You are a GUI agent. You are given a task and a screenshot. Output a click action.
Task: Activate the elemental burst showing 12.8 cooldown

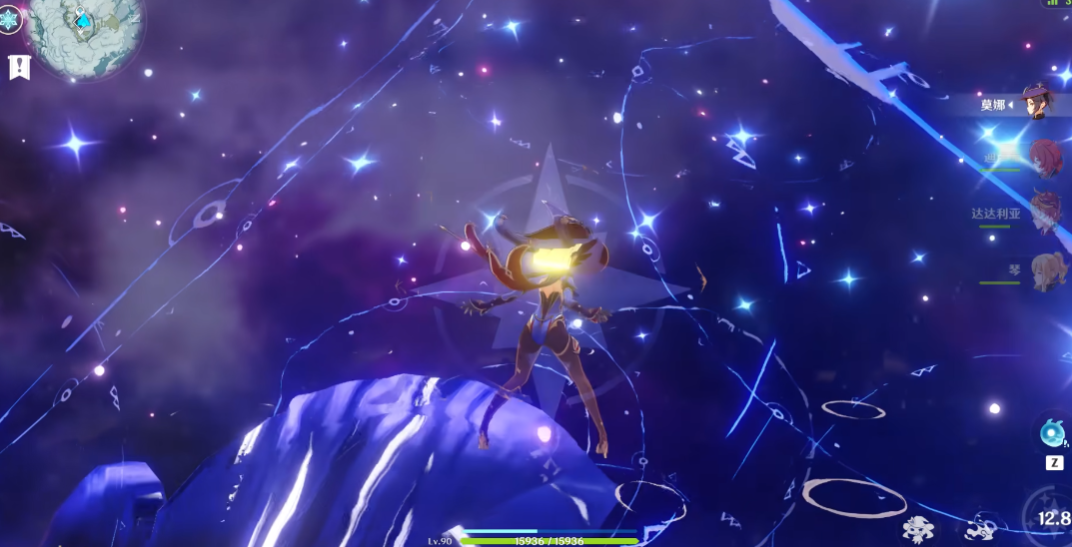[x=1052, y=517]
